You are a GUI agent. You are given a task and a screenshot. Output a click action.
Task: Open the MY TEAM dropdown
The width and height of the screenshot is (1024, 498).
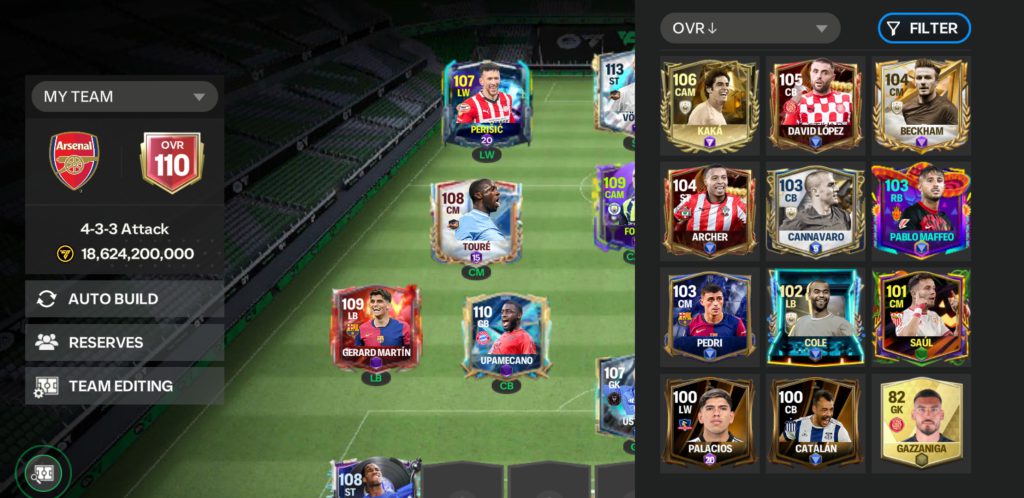click(124, 97)
